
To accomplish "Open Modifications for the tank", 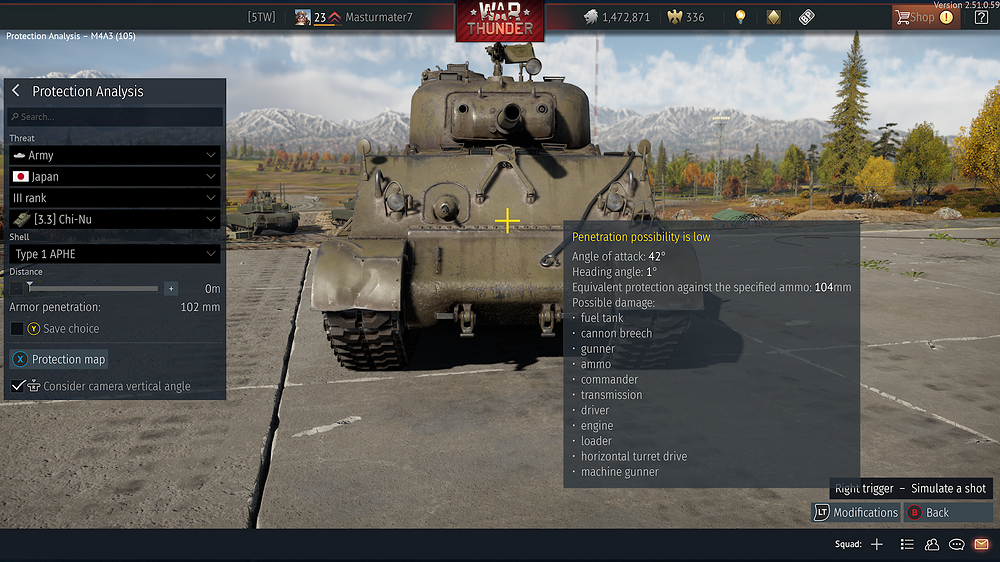I will click(x=856, y=512).
